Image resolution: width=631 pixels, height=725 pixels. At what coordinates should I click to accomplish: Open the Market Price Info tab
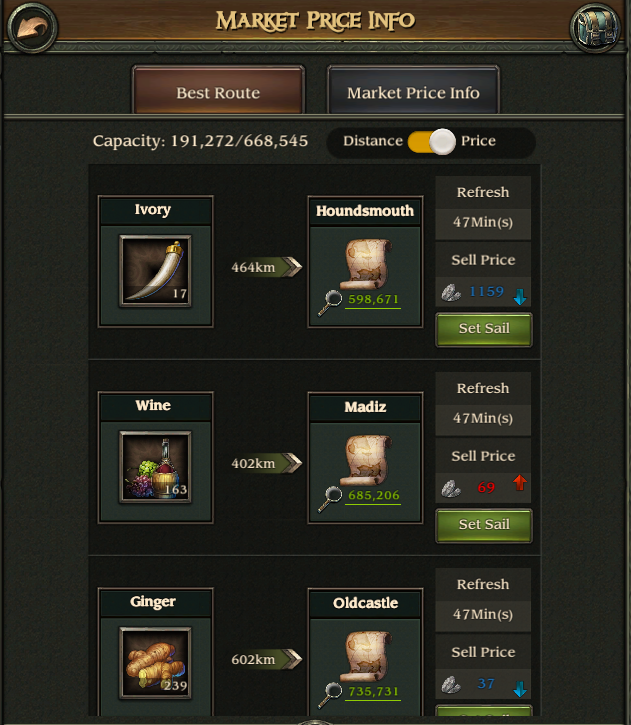tap(413, 93)
